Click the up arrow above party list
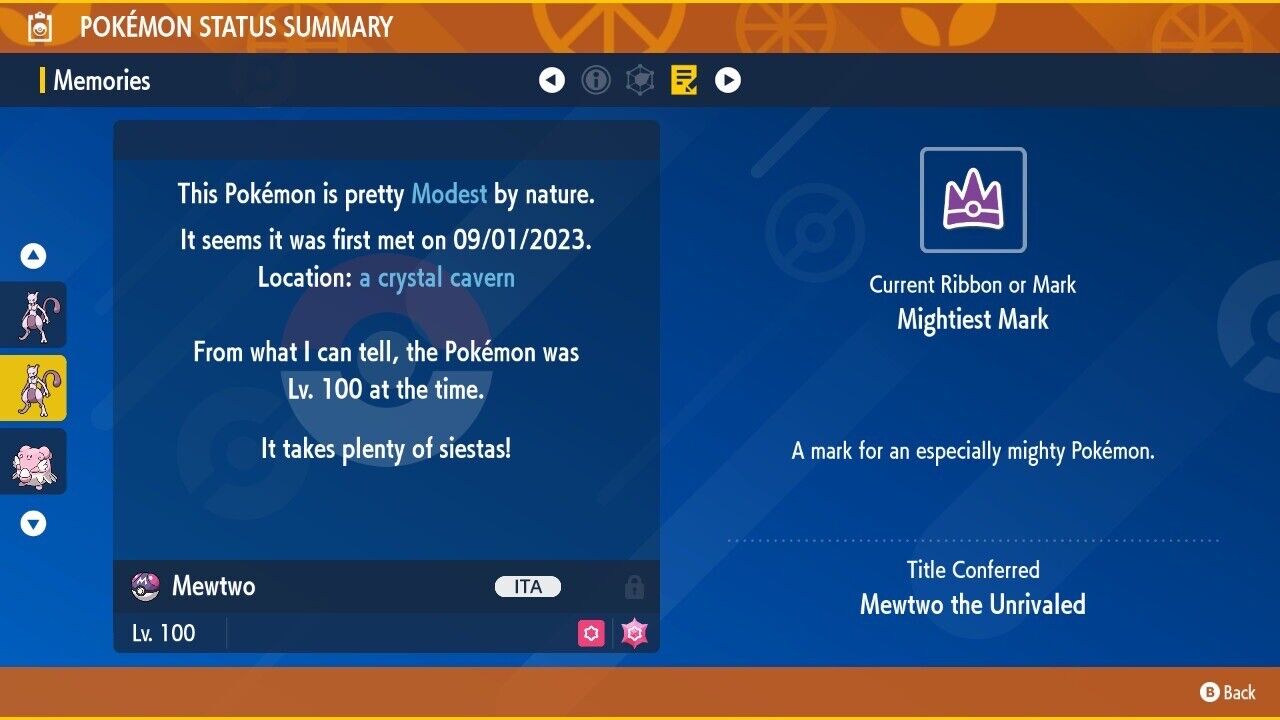Viewport: 1280px width, 720px height. pos(34,257)
